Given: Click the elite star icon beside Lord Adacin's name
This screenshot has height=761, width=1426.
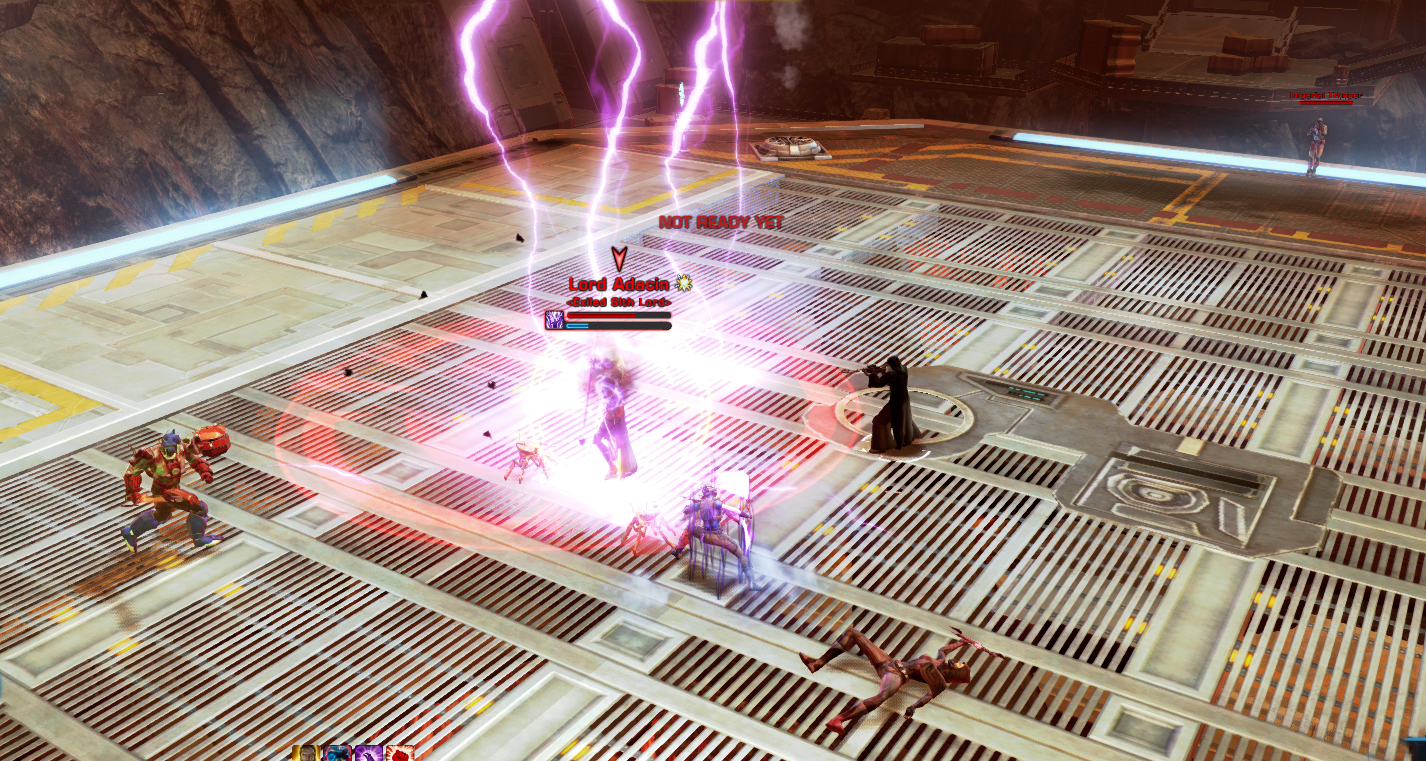Looking at the screenshot, I should tap(686, 283).
